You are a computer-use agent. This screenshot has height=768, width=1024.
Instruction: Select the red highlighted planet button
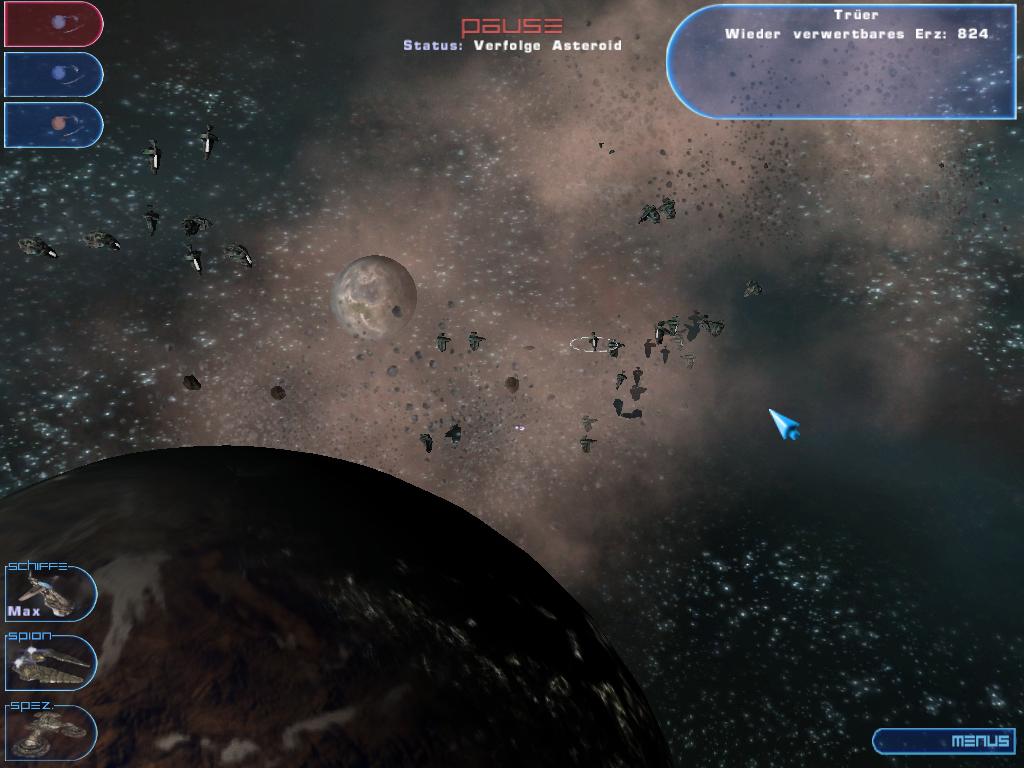coord(54,24)
